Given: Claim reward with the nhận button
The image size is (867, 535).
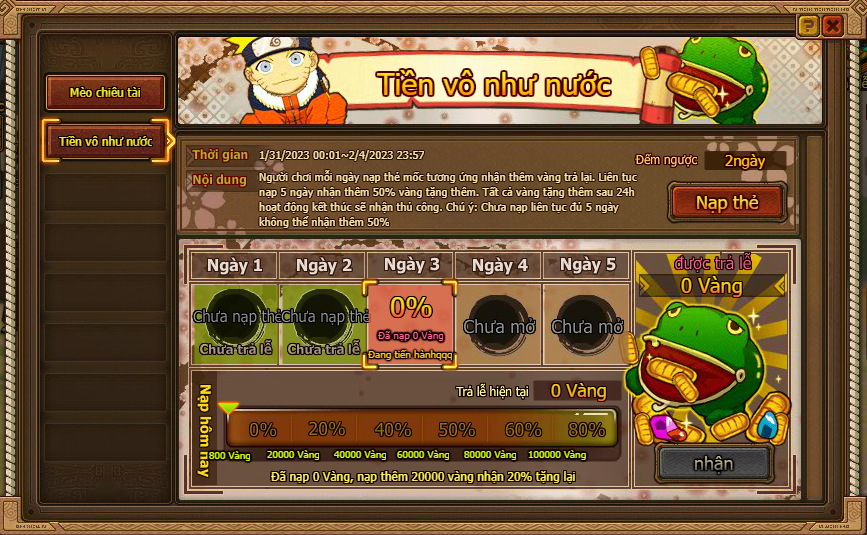Looking at the screenshot, I should (713, 463).
